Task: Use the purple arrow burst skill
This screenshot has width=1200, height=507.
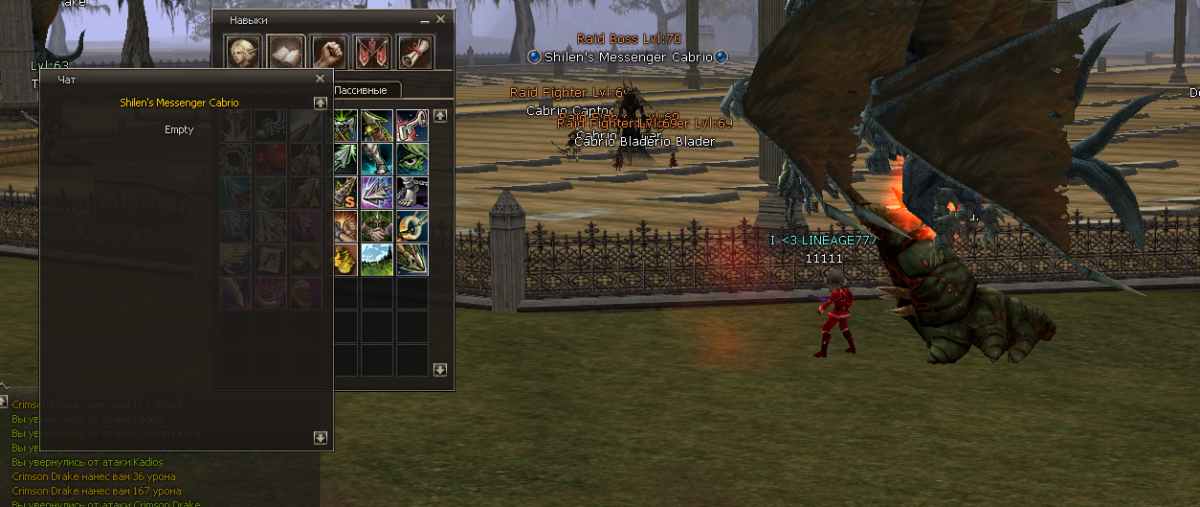Action: [x=378, y=193]
